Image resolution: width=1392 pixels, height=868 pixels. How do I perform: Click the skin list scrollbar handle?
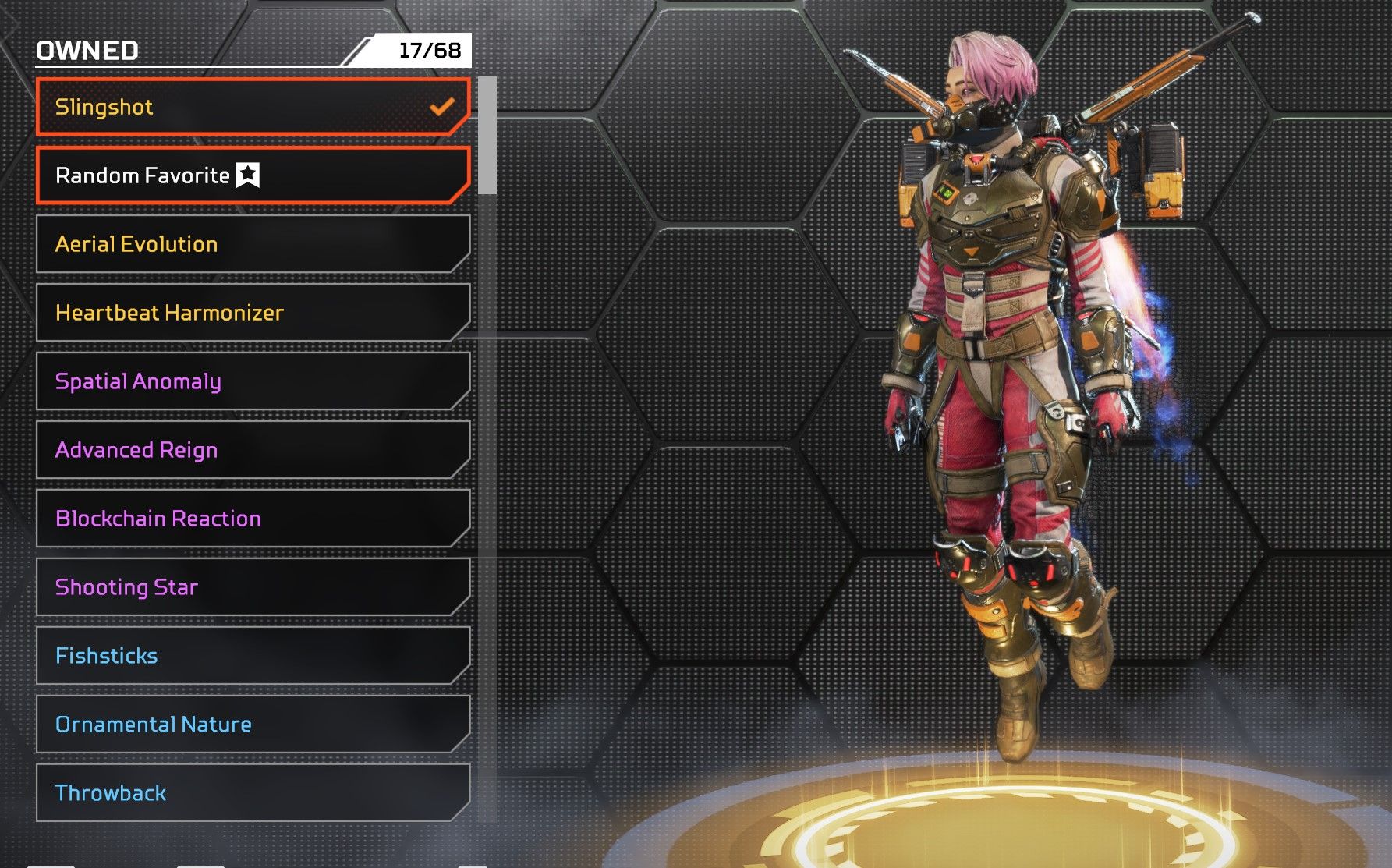(x=487, y=135)
